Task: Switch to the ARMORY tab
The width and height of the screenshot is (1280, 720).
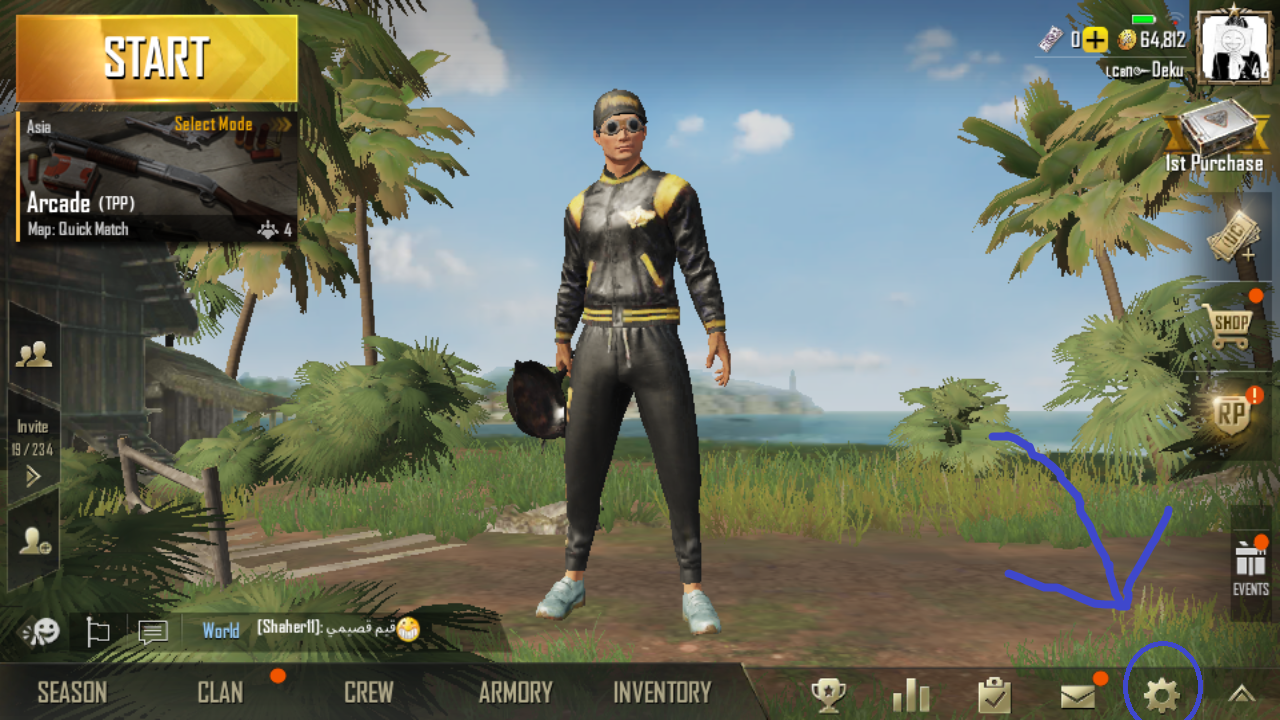Action: [x=516, y=690]
